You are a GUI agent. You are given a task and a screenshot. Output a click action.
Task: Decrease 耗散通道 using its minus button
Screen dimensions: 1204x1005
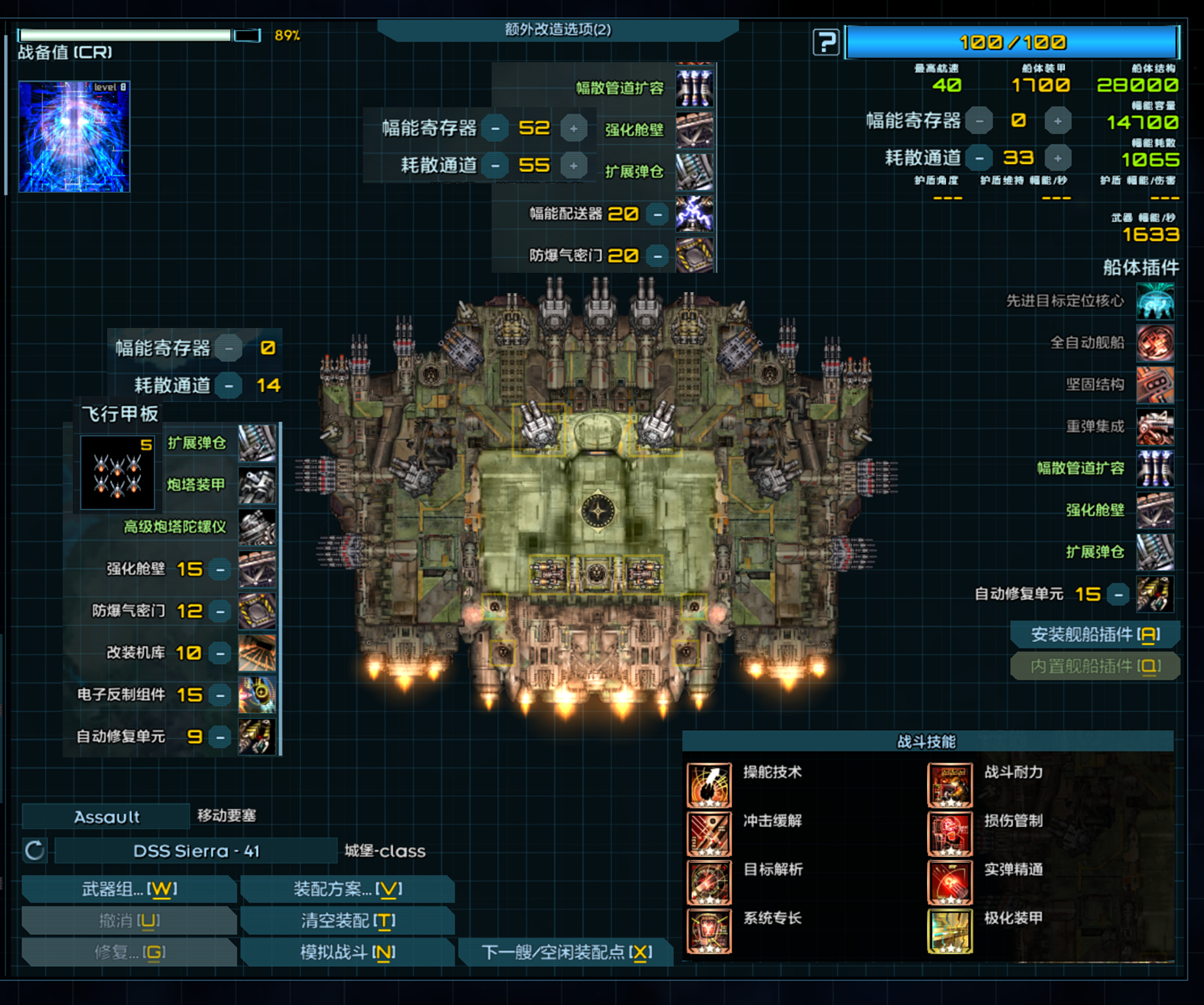coord(978,158)
